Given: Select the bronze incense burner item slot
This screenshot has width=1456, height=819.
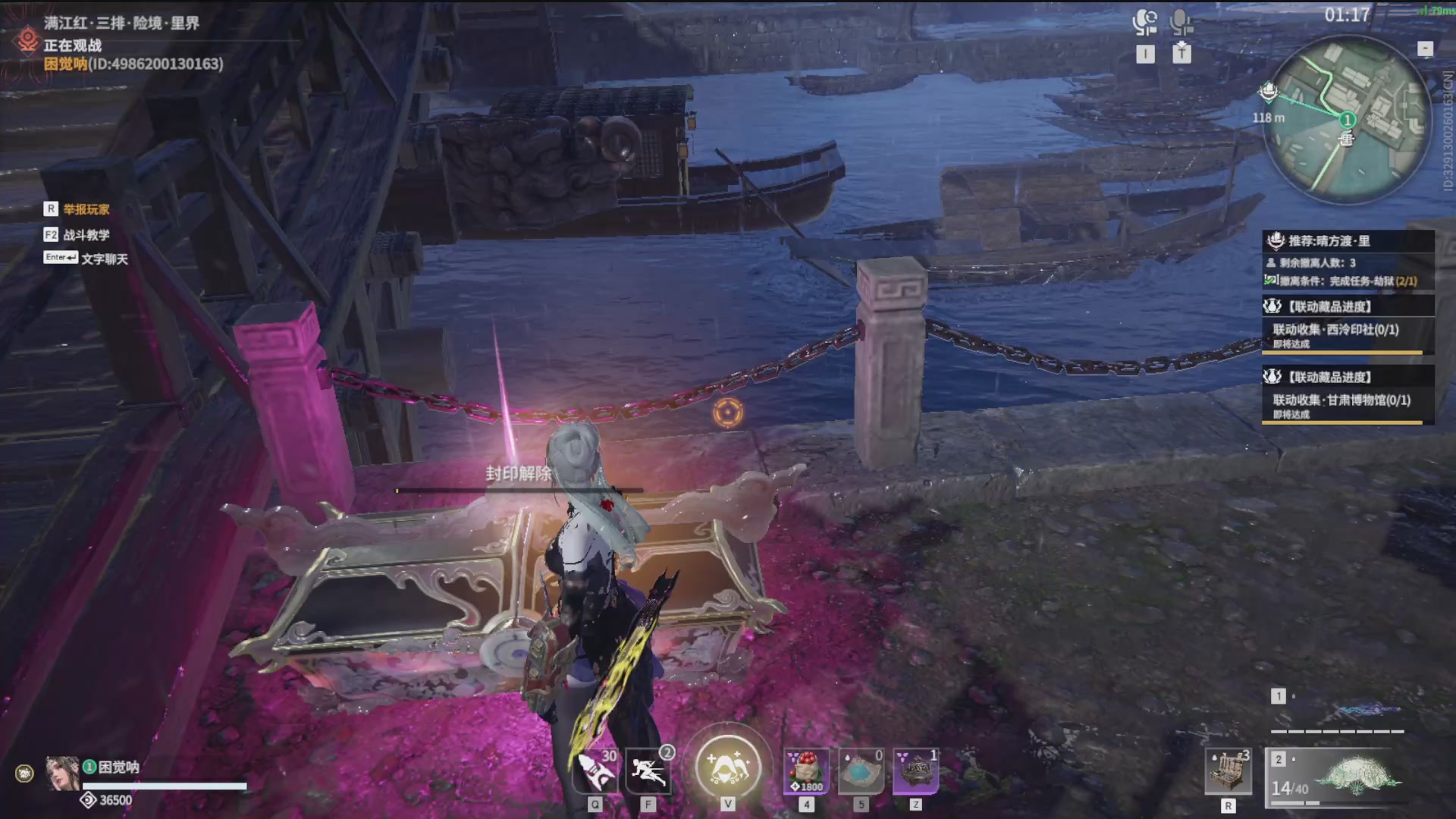Looking at the screenshot, I should (916, 770).
